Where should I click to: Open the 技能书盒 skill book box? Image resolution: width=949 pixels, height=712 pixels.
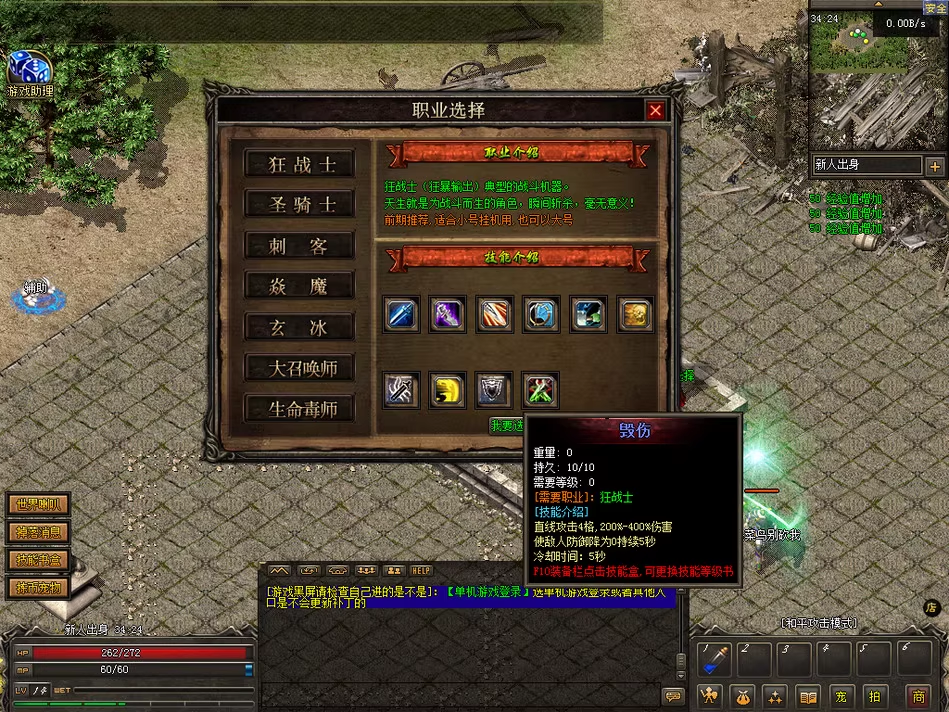pos(39,560)
